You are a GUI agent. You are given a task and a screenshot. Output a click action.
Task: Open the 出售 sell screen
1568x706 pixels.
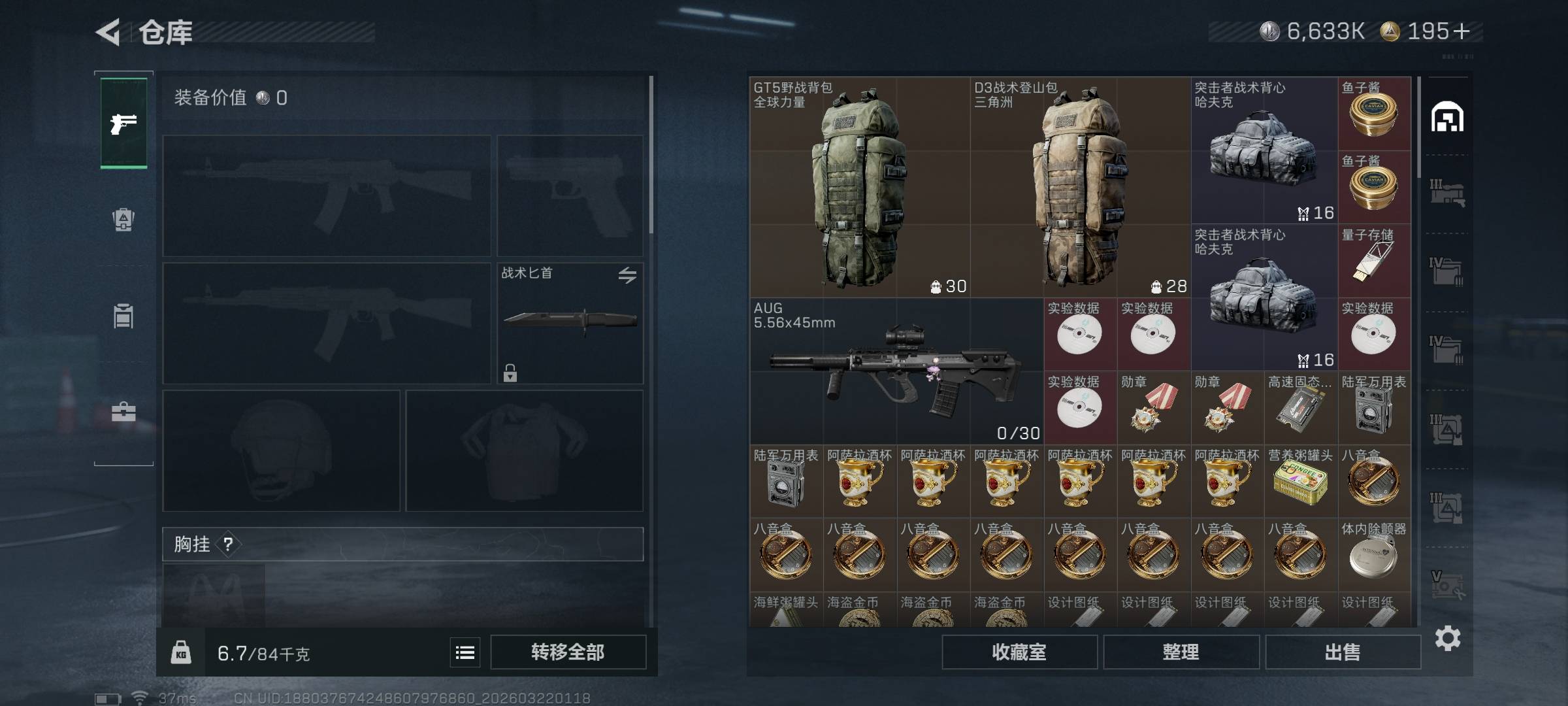pyautogui.click(x=1343, y=652)
